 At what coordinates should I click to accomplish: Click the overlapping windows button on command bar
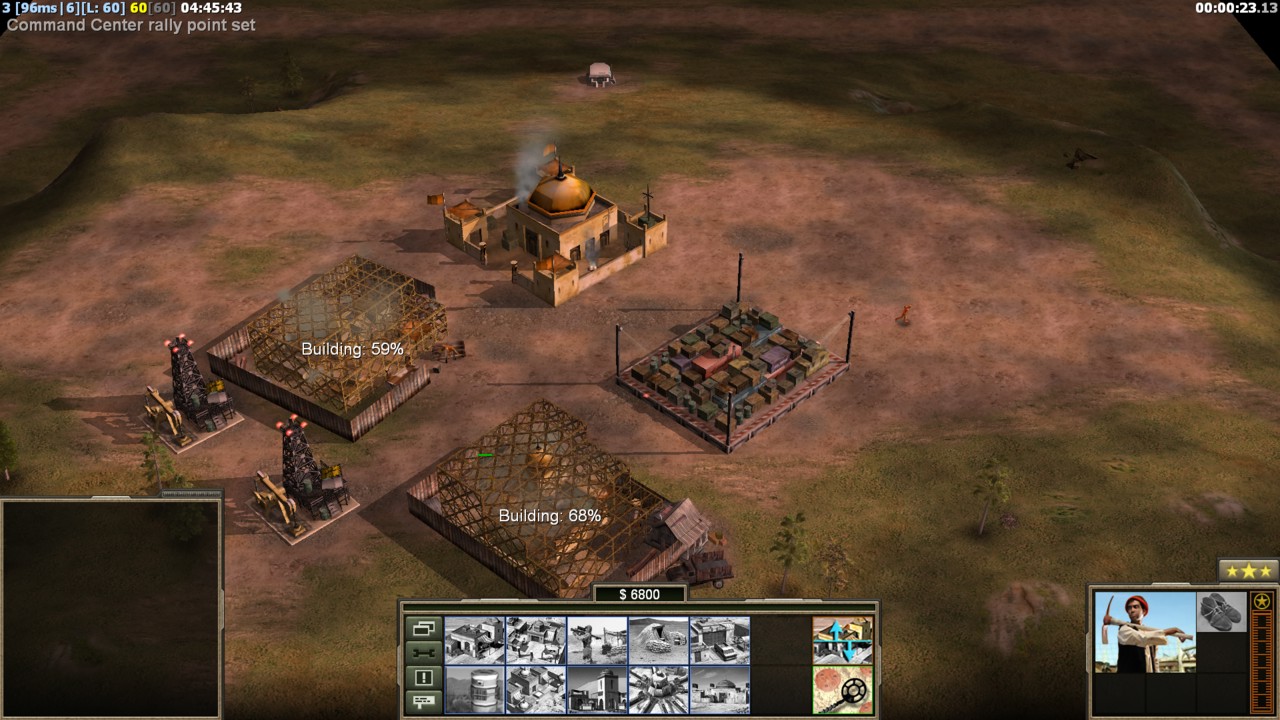(x=423, y=629)
